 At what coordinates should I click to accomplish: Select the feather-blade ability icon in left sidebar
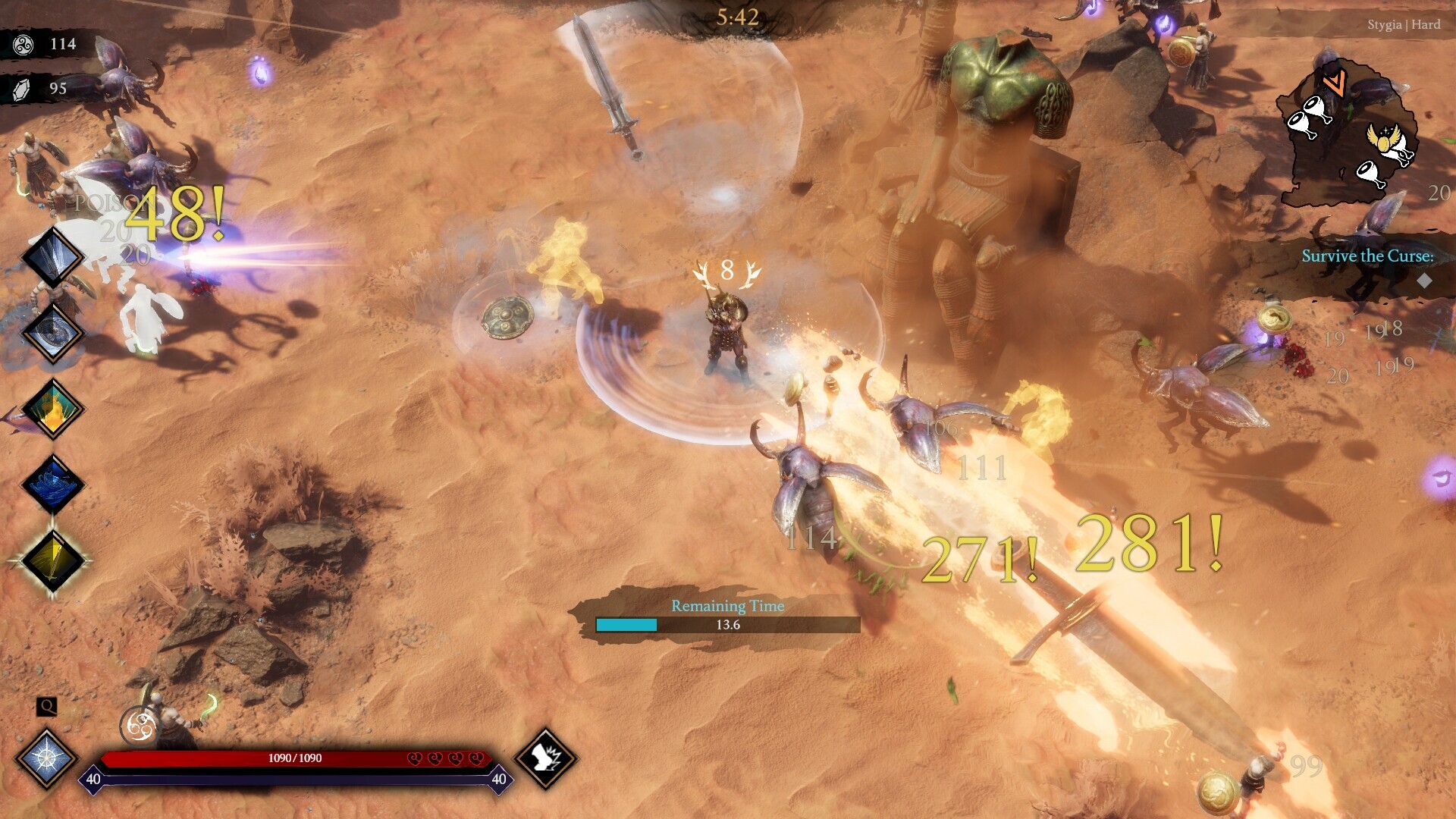click(x=52, y=255)
